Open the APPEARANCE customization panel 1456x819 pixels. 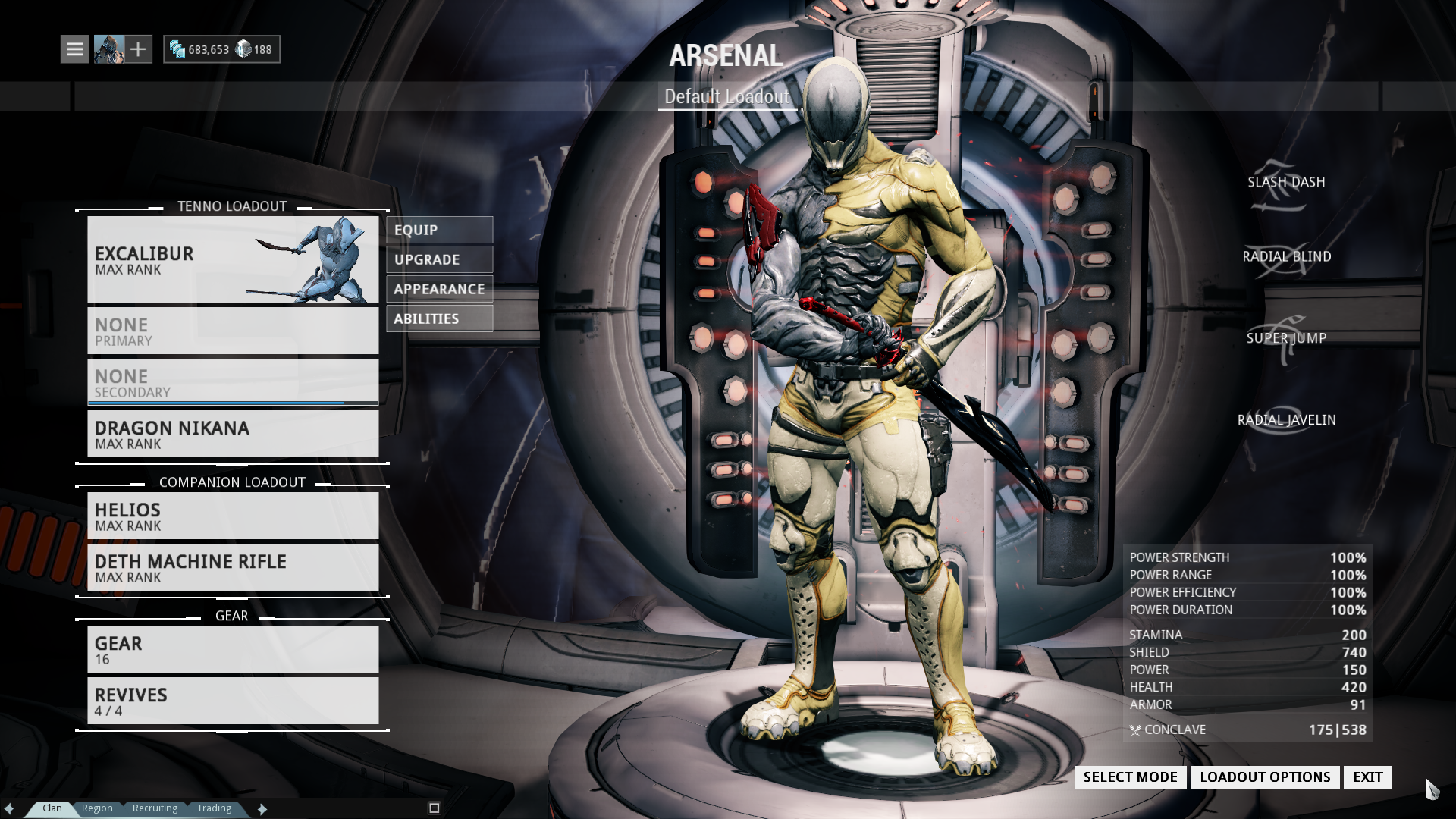pyautogui.click(x=439, y=289)
